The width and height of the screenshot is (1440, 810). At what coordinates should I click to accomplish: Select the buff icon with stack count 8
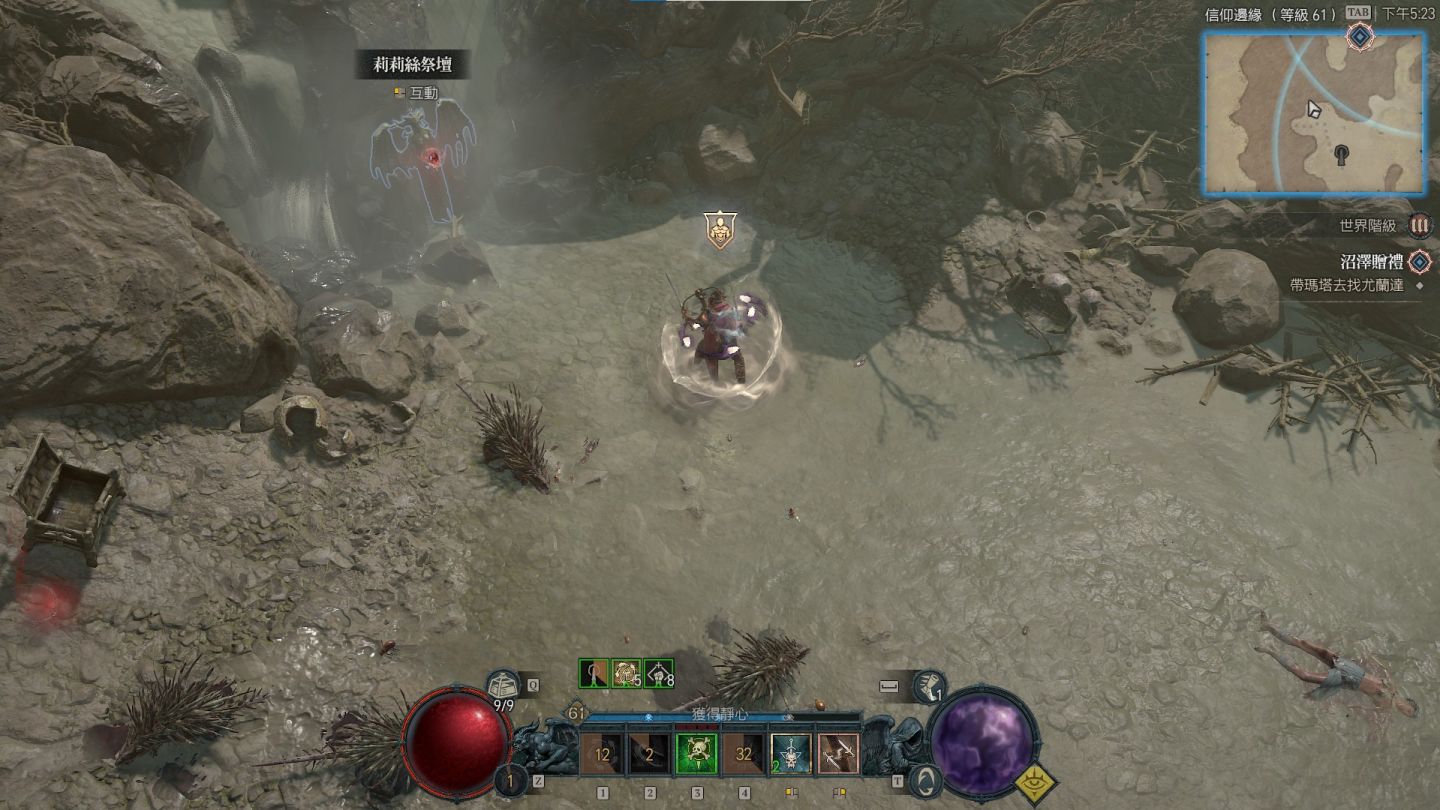pyautogui.click(x=659, y=673)
